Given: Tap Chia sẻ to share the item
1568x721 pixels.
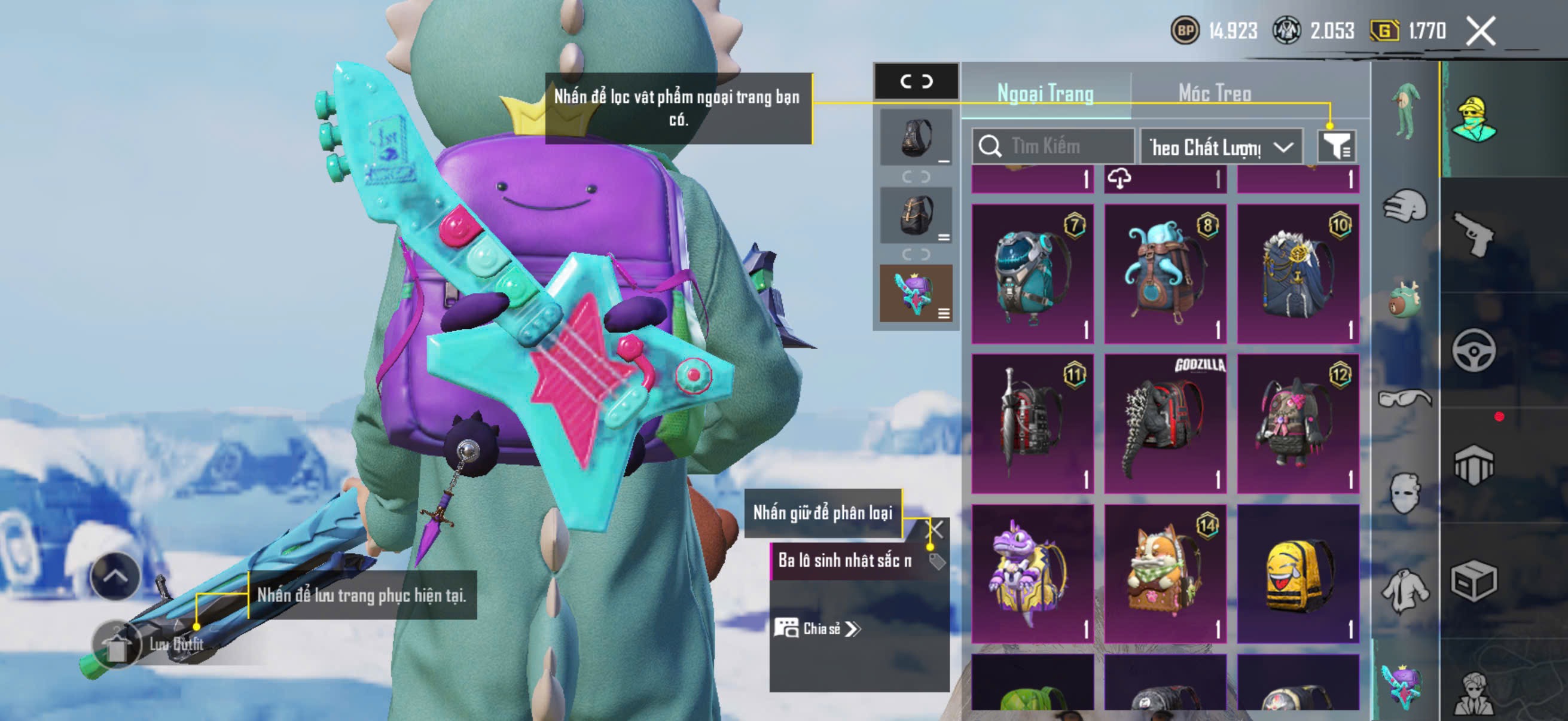Looking at the screenshot, I should pos(816,628).
